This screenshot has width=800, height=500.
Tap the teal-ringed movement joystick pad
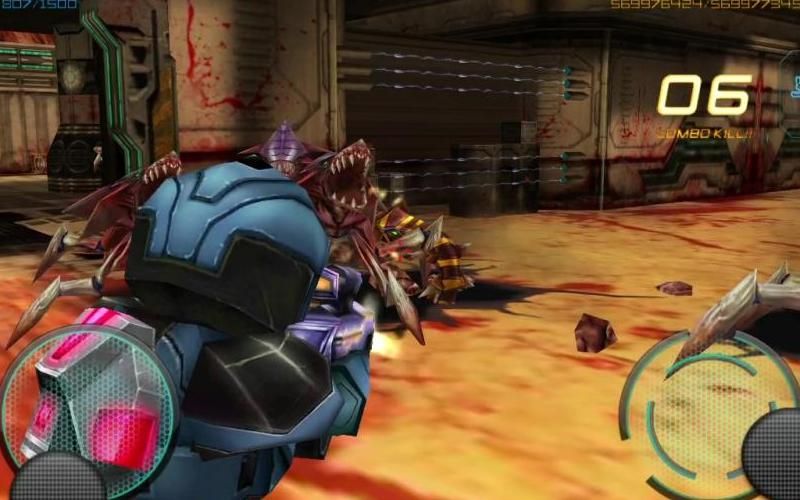point(88,400)
